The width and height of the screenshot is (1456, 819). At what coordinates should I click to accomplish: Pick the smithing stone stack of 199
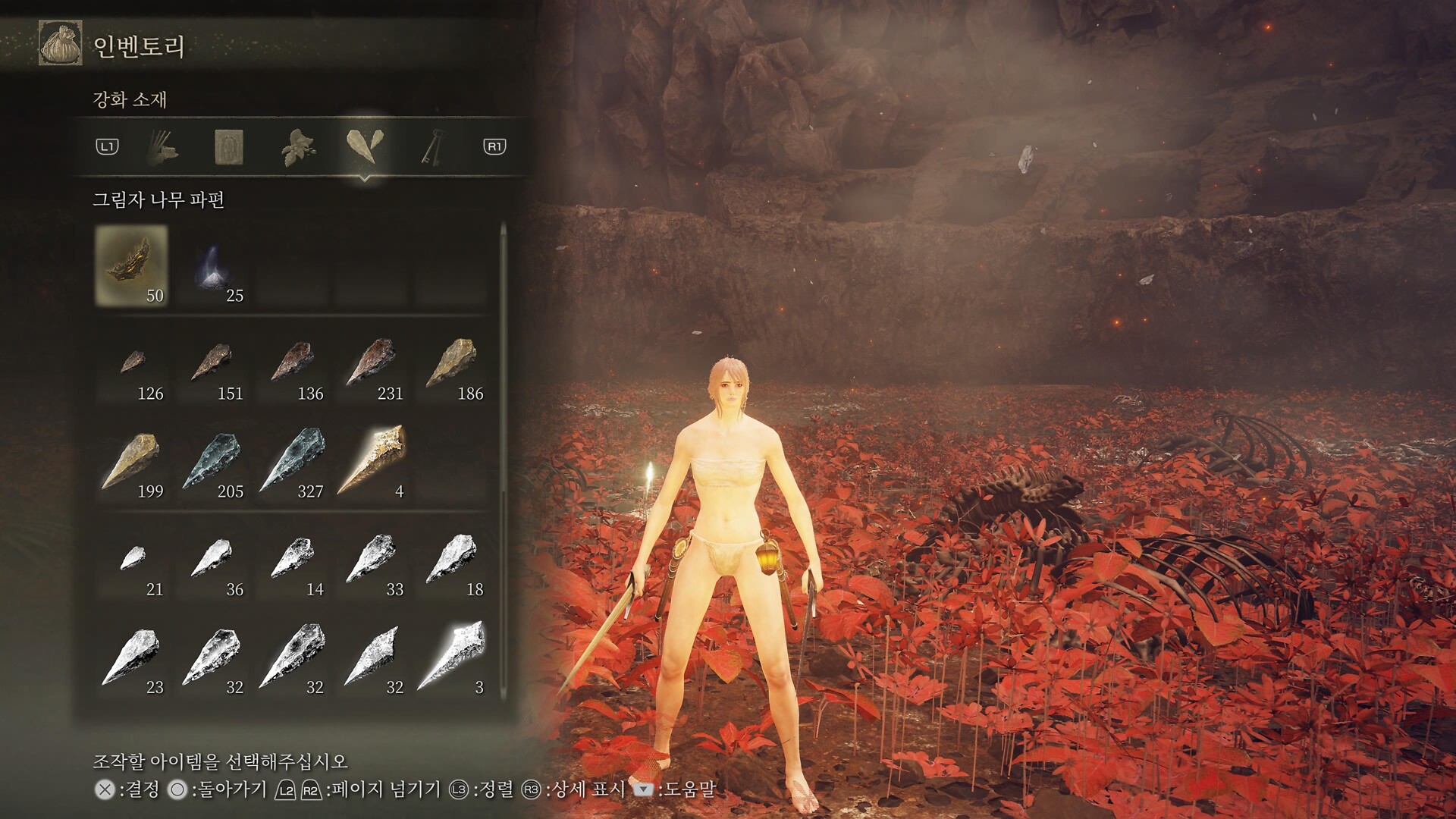pyautogui.click(x=133, y=461)
